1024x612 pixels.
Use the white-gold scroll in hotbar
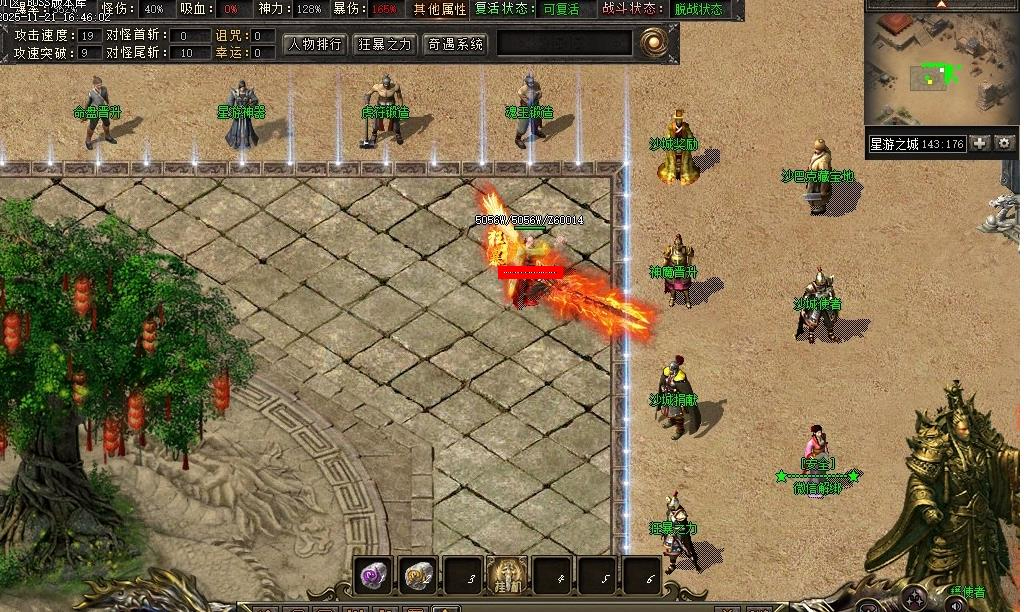(419, 575)
